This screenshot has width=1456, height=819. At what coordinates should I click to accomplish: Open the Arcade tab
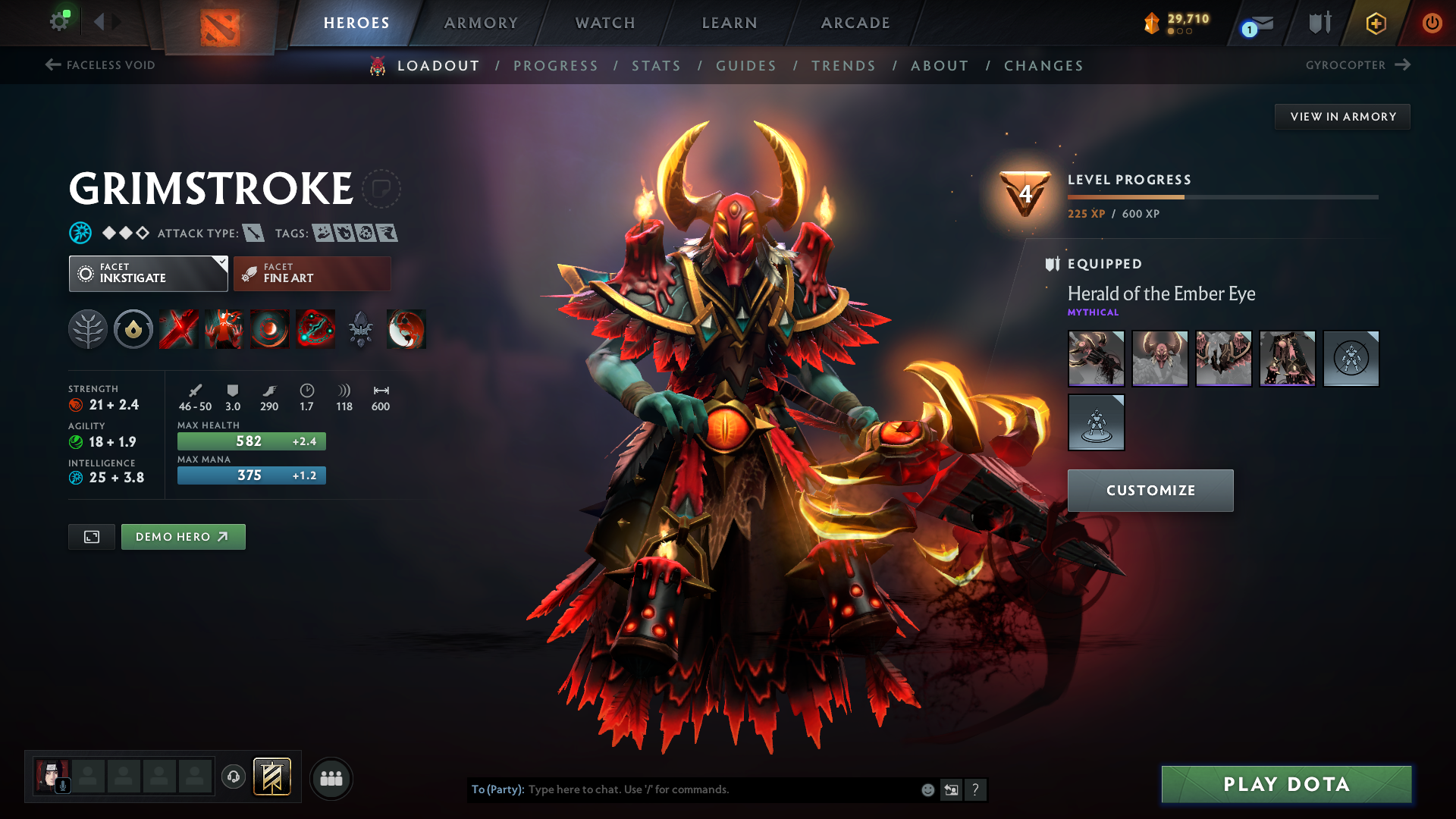[855, 23]
